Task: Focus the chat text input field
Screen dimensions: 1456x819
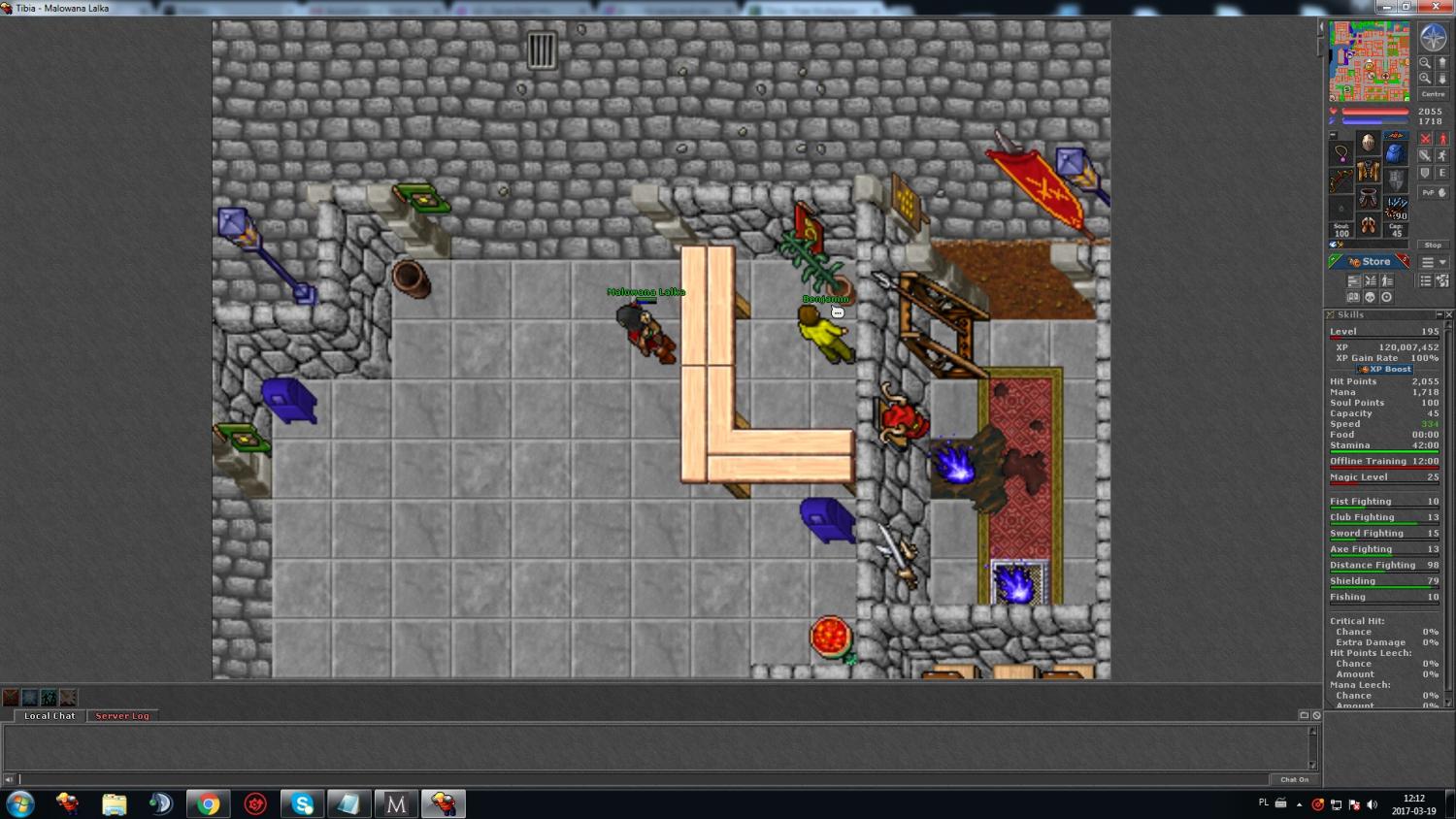Action: point(641,779)
